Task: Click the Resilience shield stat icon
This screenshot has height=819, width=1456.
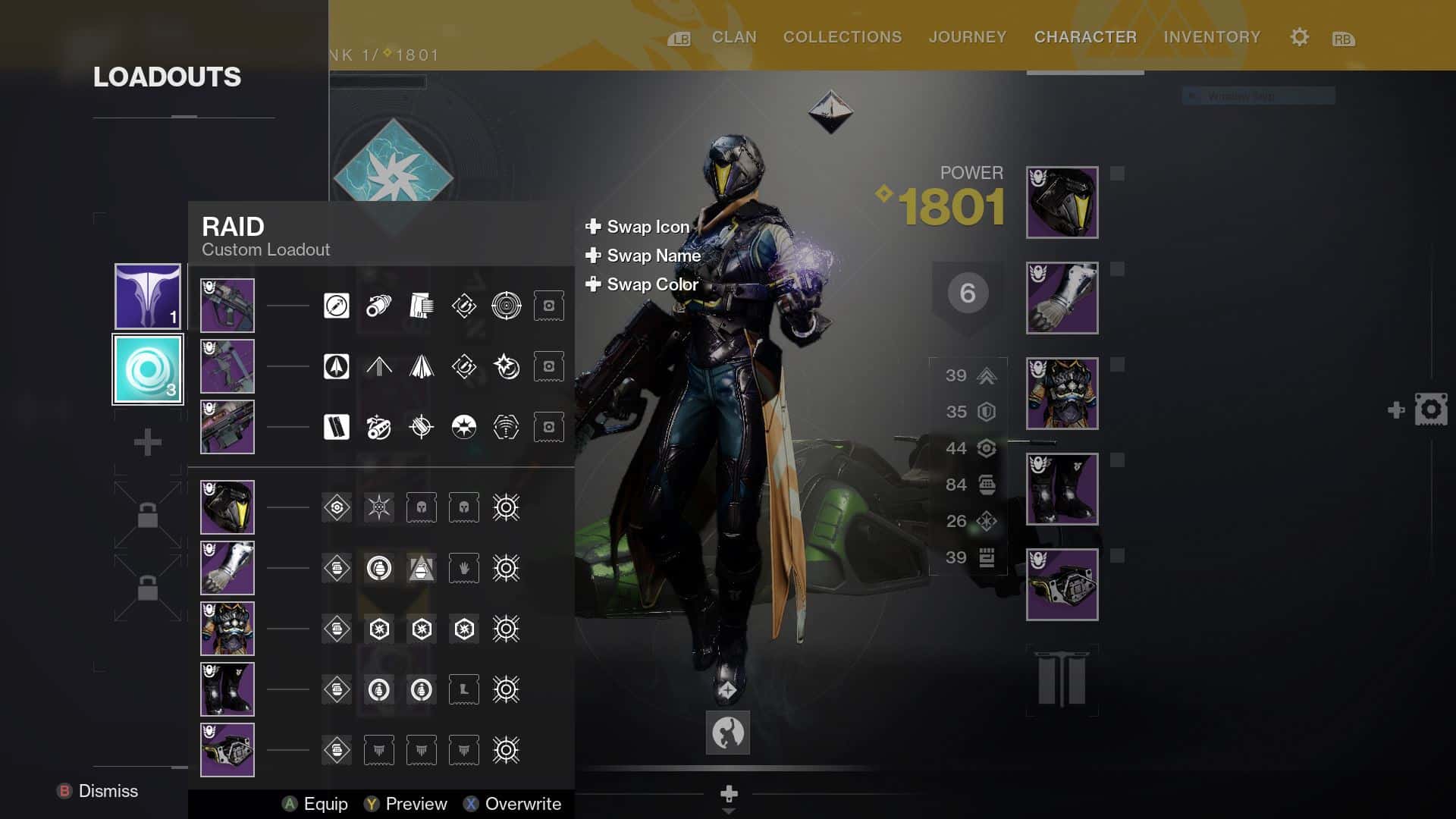Action: [x=987, y=411]
